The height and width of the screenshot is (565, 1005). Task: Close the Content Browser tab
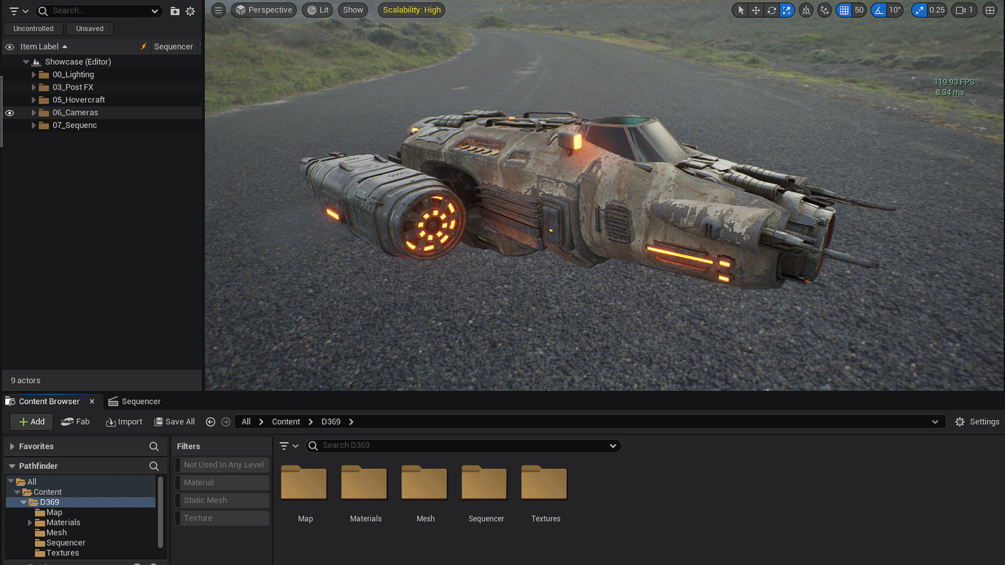[92, 401]
